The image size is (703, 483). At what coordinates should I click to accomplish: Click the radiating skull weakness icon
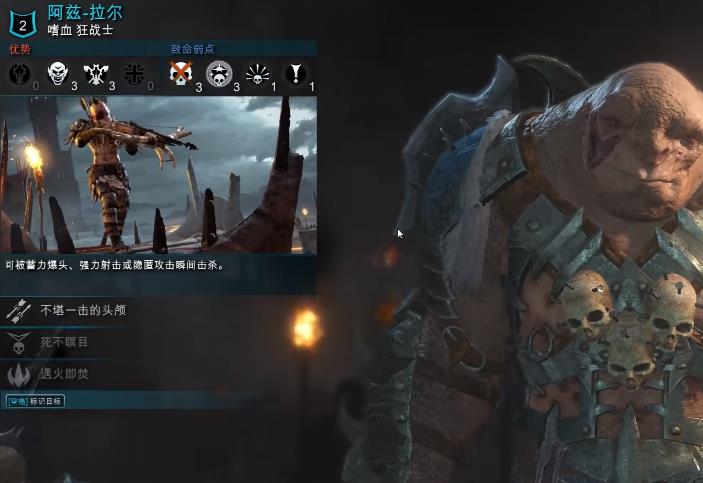258,73
